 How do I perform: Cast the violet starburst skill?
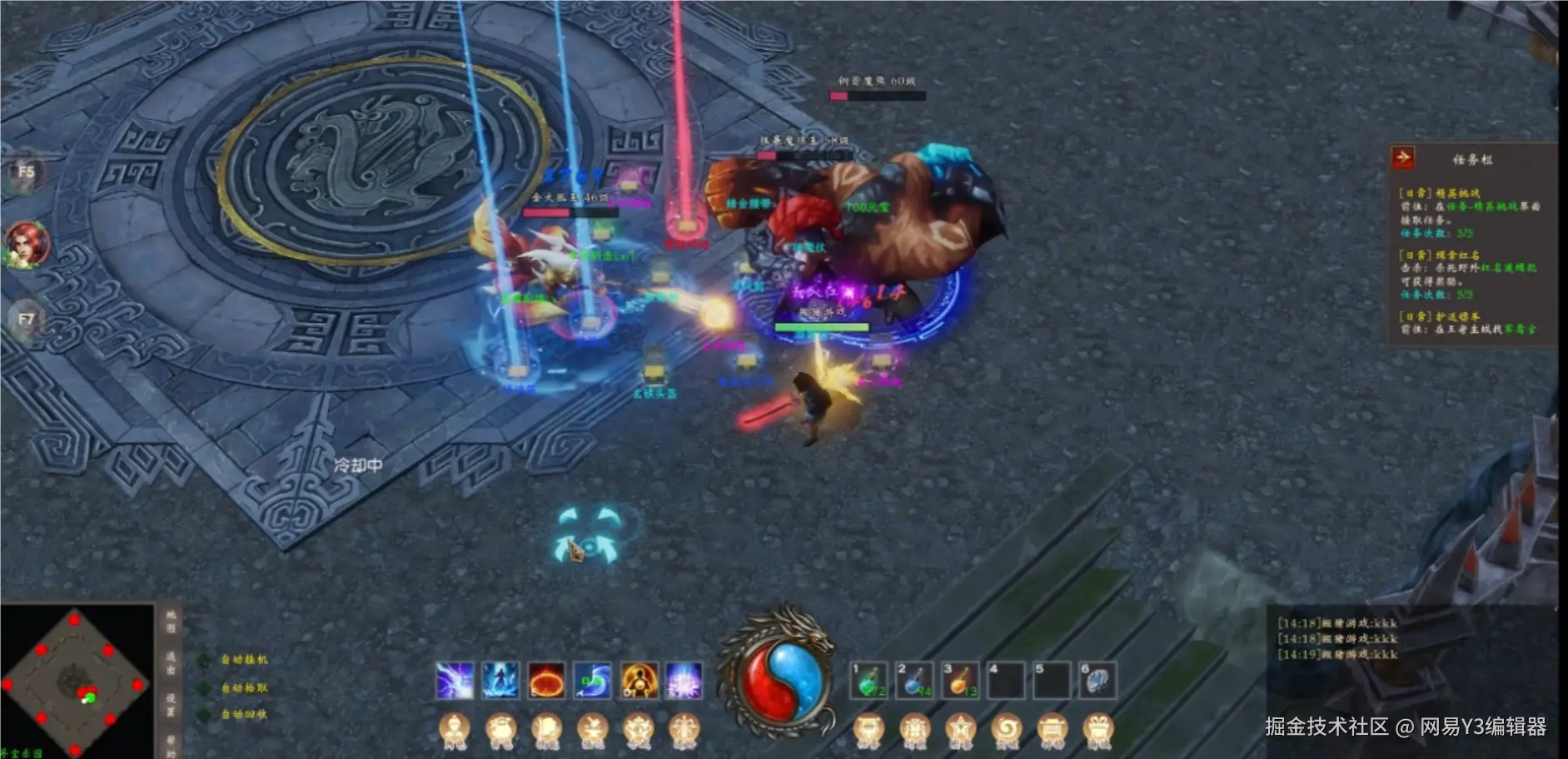pyautogui.click(x=684, y=681)
